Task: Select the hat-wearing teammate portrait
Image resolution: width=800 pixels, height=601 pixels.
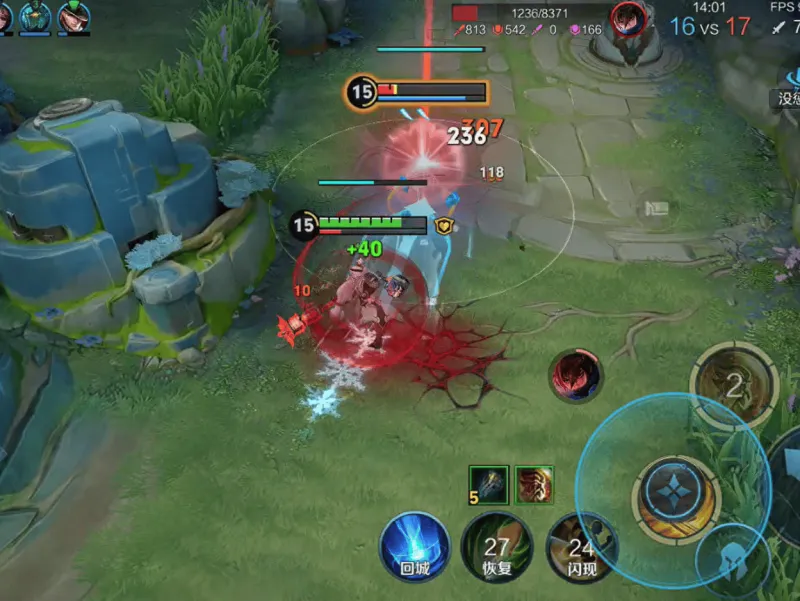Action: point(73,16)
